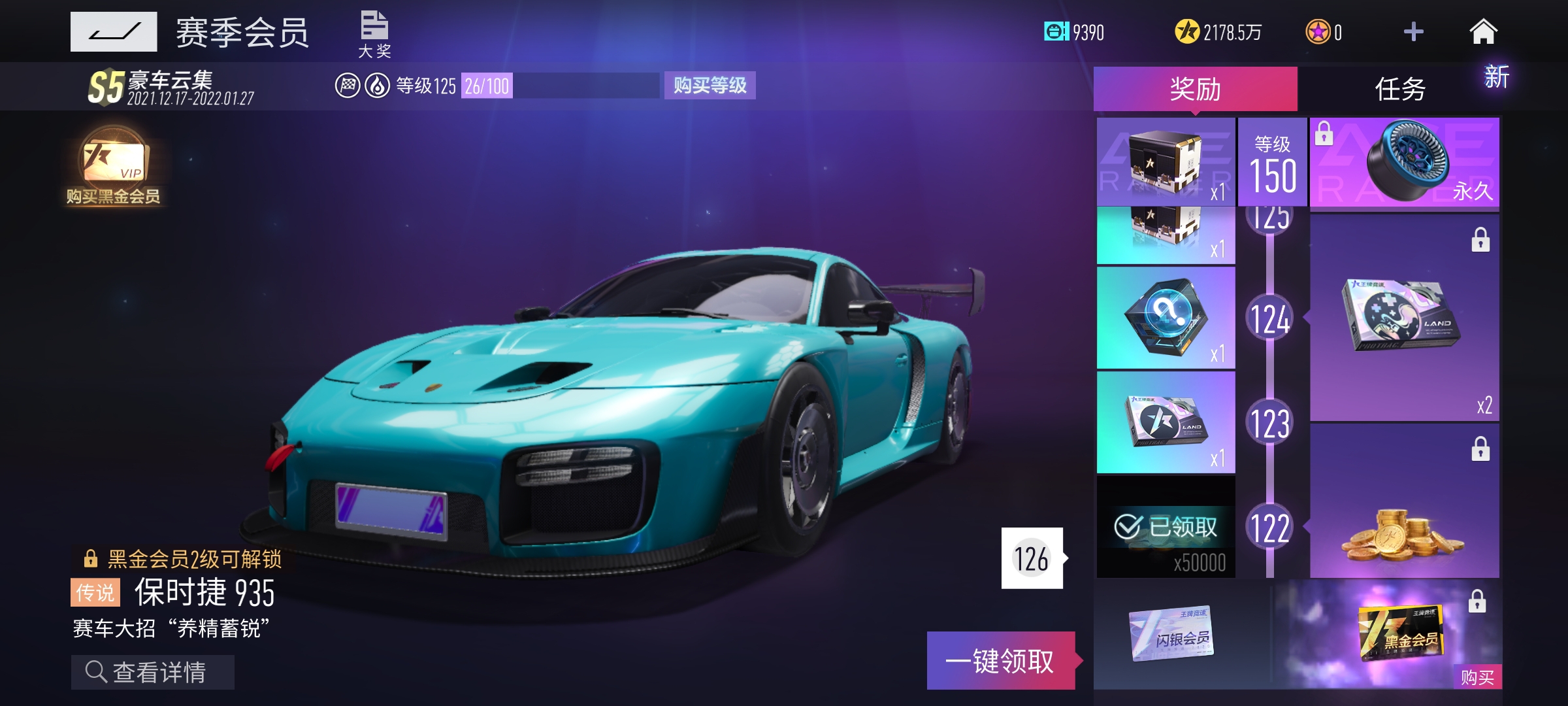Open the 大奖 grand prize page
This screenshot has height=706, width=1568.
pyautogui.click(x=374, y=34)
